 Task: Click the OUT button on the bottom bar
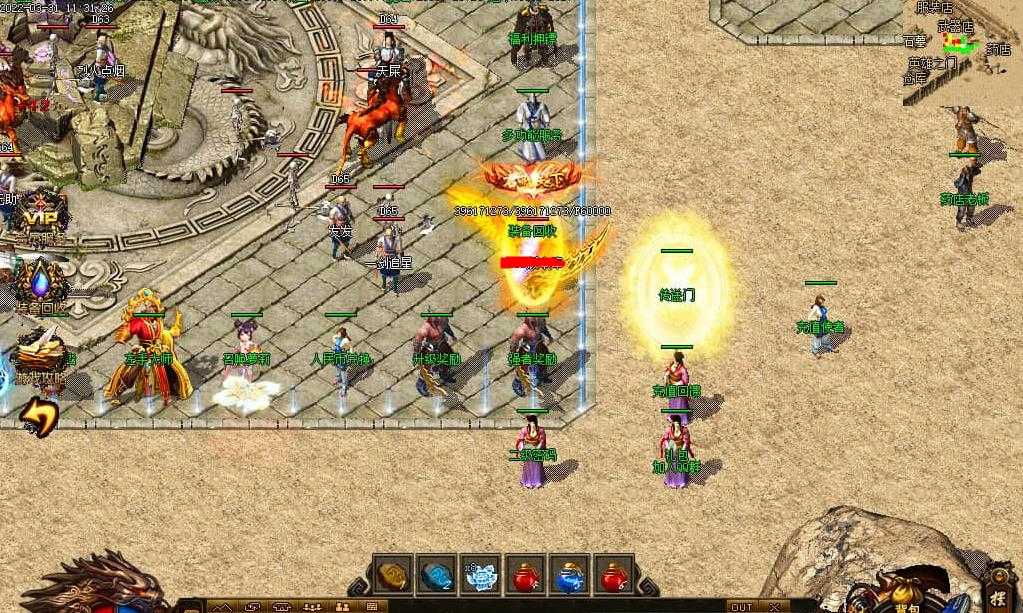point(742,607)
